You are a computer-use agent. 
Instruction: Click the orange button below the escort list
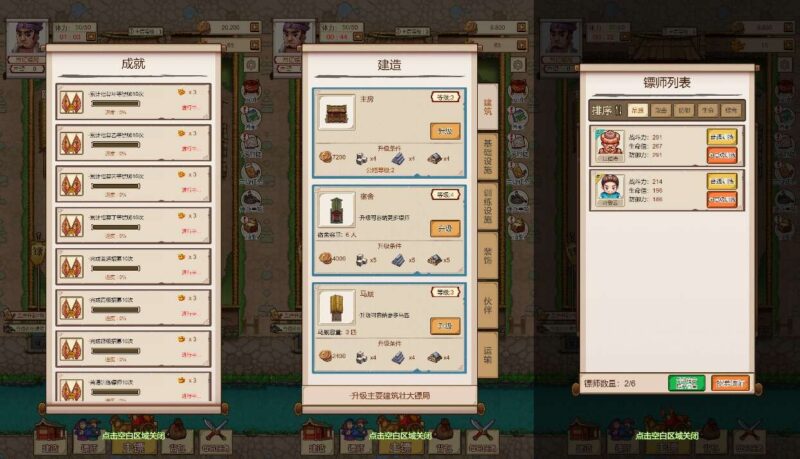(x=730, y=383)
